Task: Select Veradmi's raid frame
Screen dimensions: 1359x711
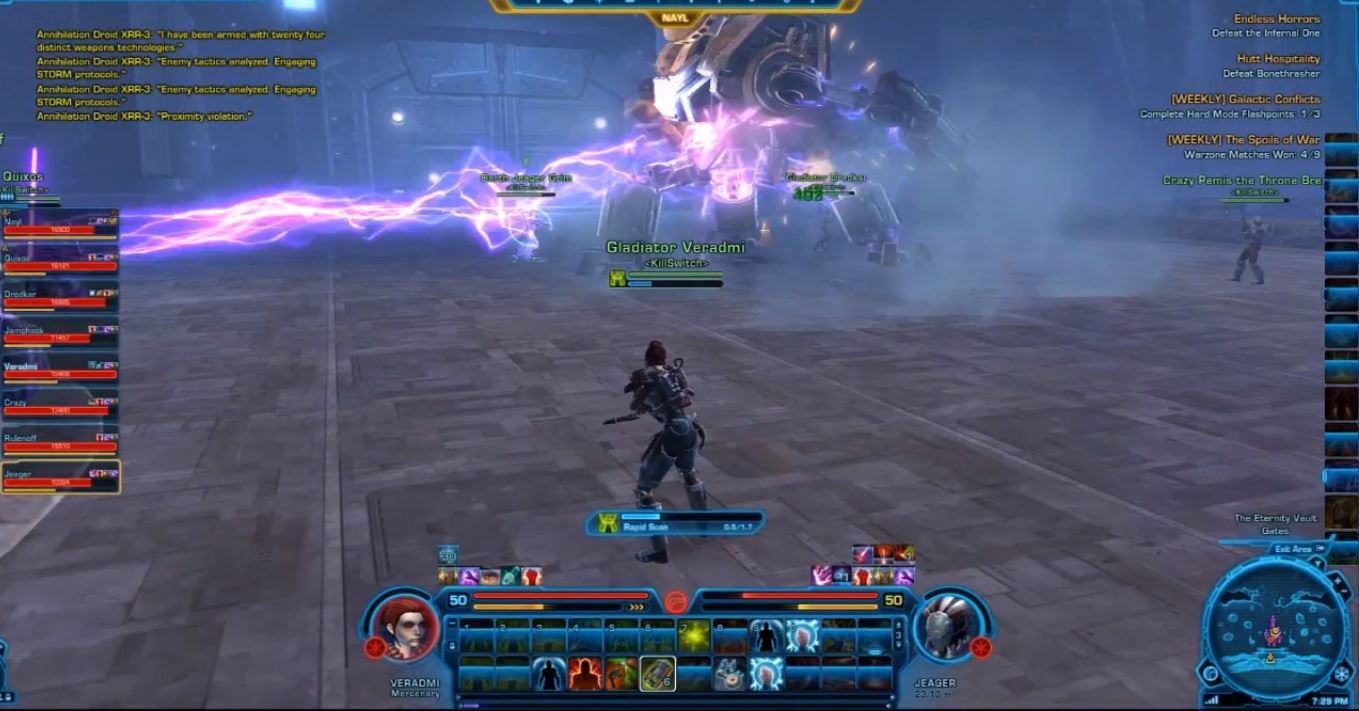Action: (x=60, y=370)
